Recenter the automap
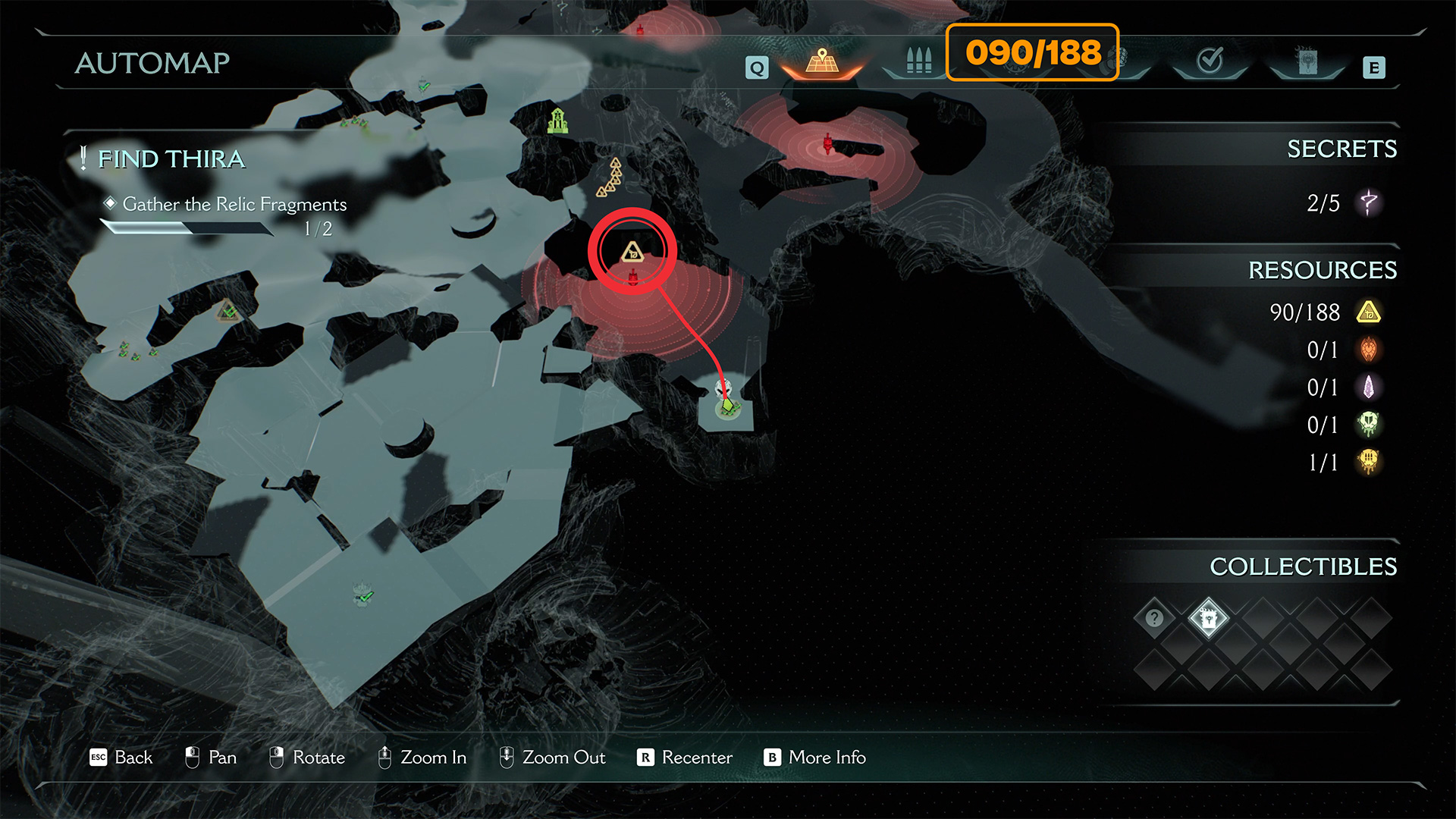Image resolution: width=1456 pixels, height=819 pixels. pyautogui.click(x=685, y=758)
